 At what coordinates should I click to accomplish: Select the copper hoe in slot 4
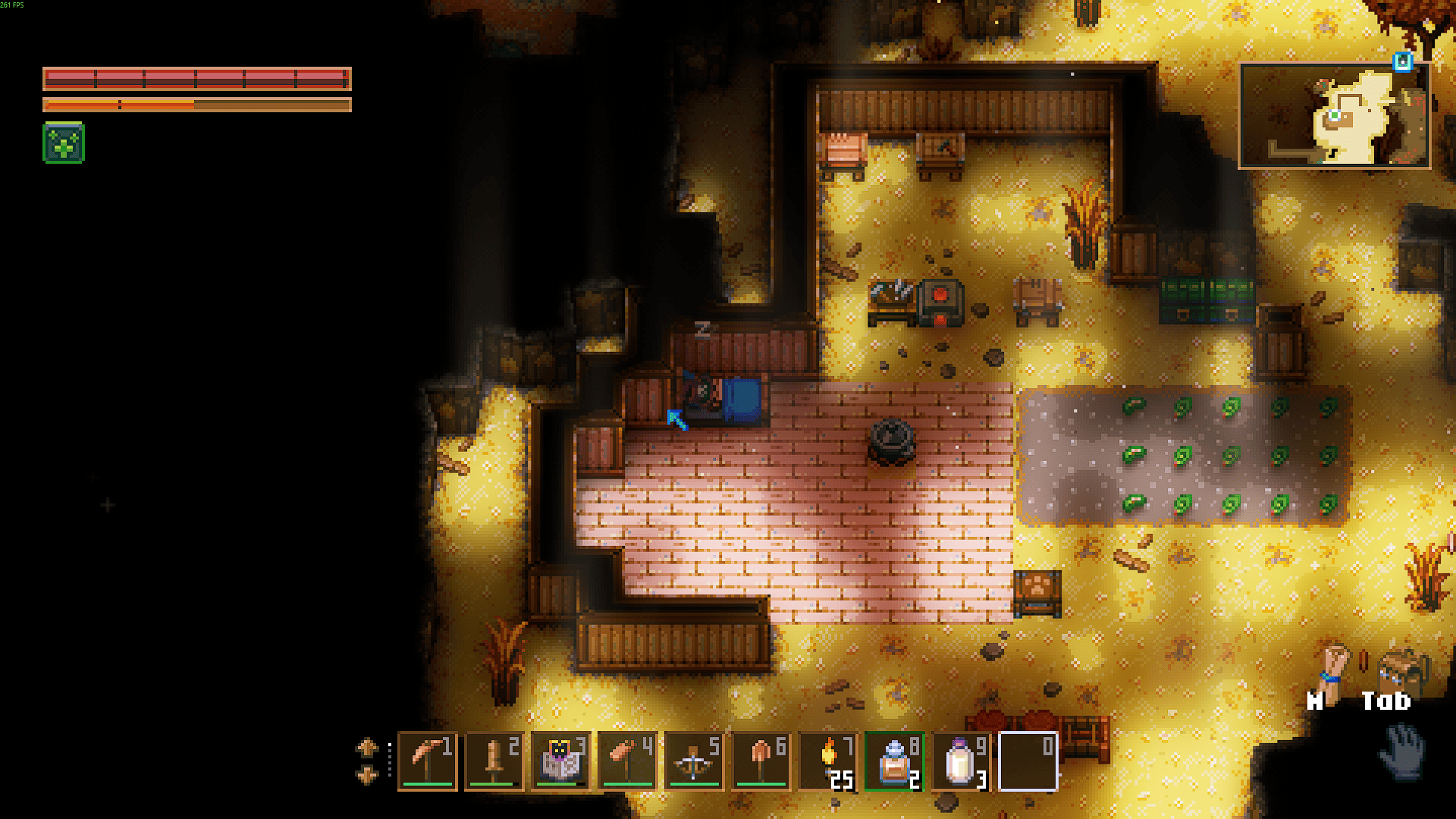click(x=627, y=761)
